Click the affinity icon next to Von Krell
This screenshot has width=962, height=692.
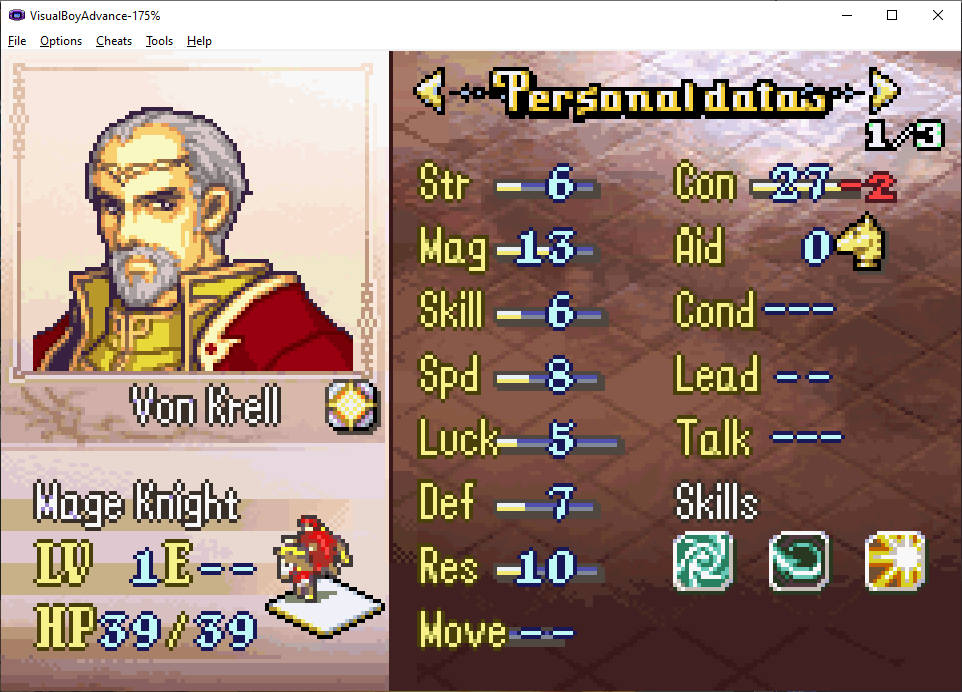(352, 406)
